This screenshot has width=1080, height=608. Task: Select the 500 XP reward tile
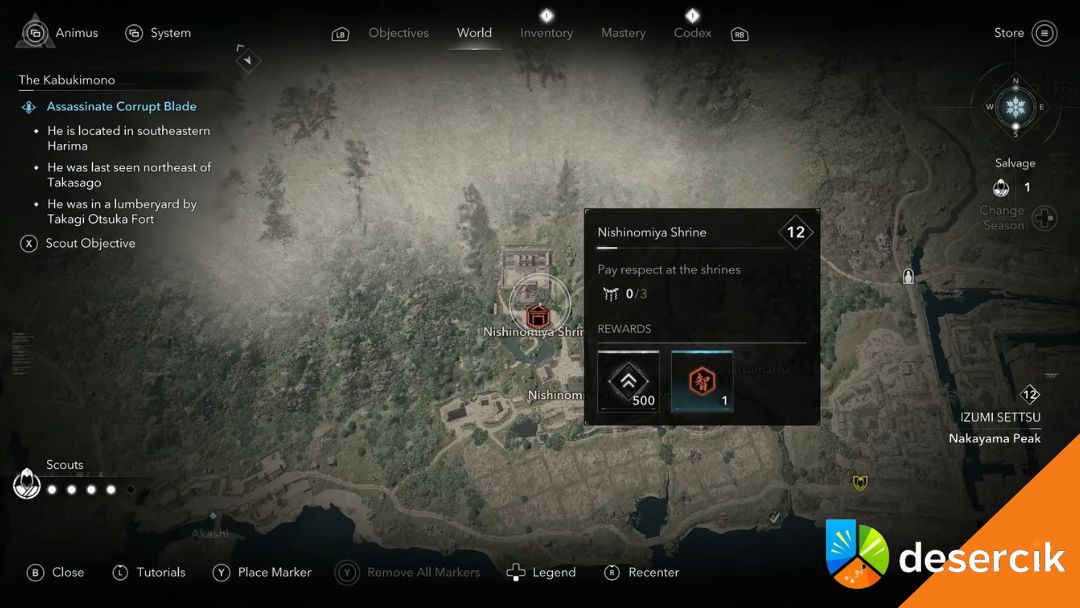[628, 381]
